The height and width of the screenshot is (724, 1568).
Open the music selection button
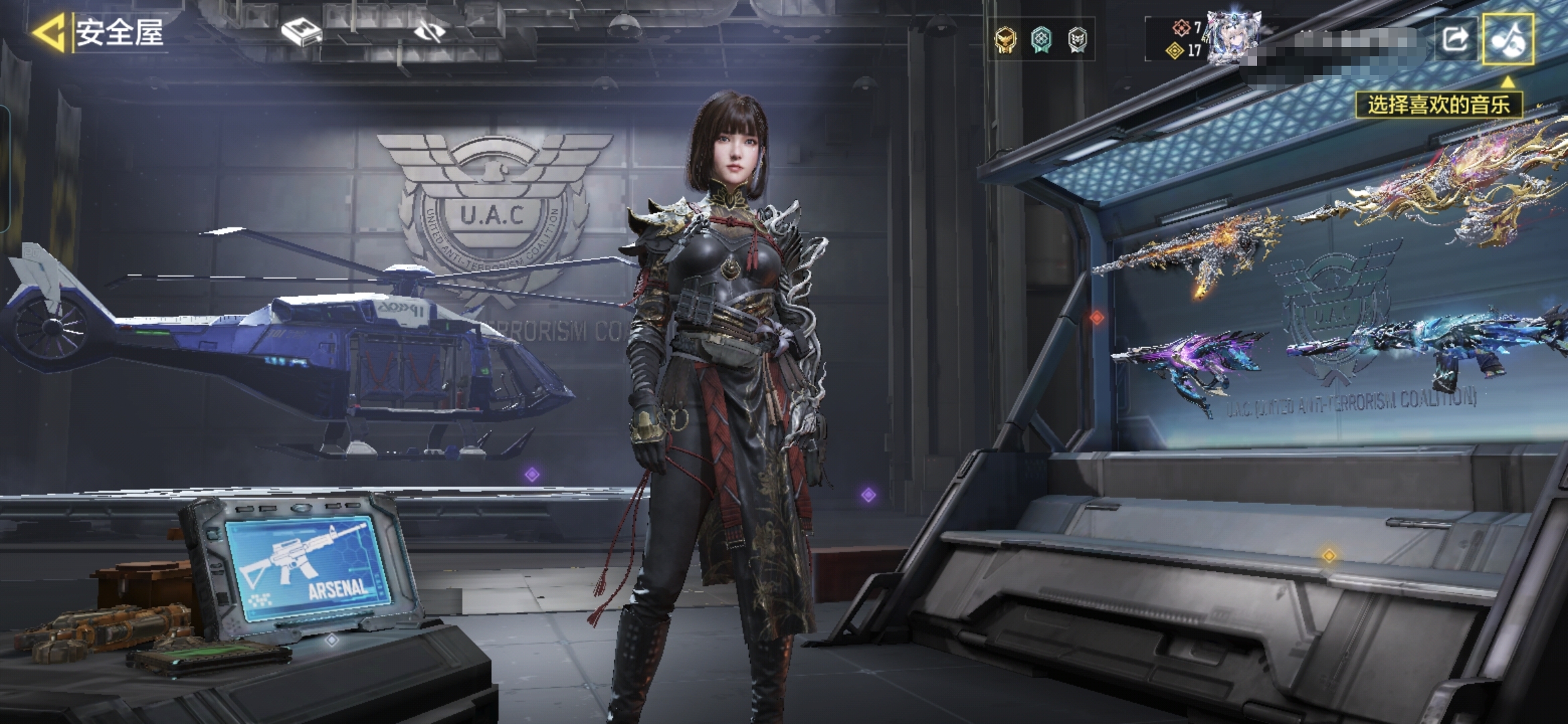1508,40
